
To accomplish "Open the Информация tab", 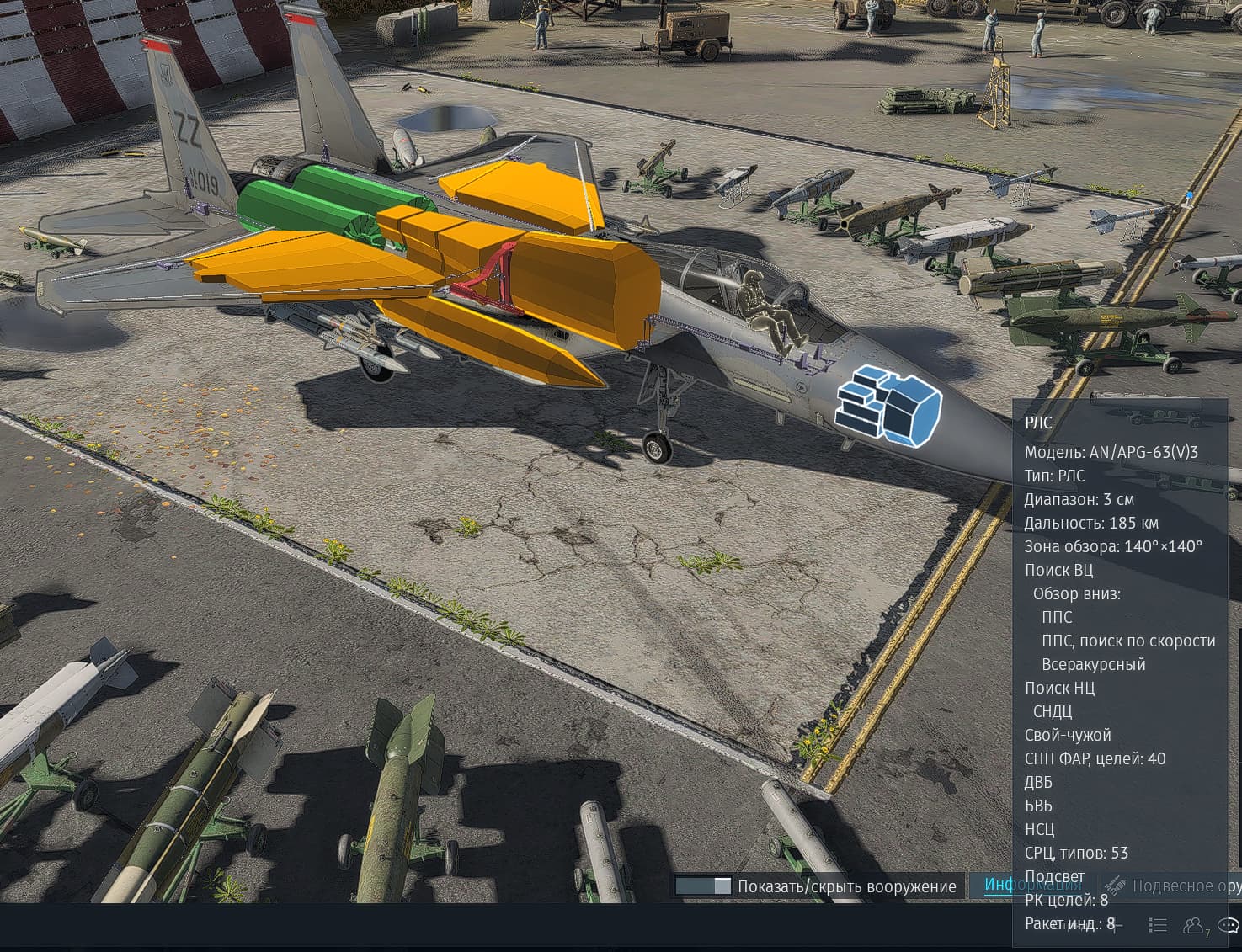I will point(1032,885).
